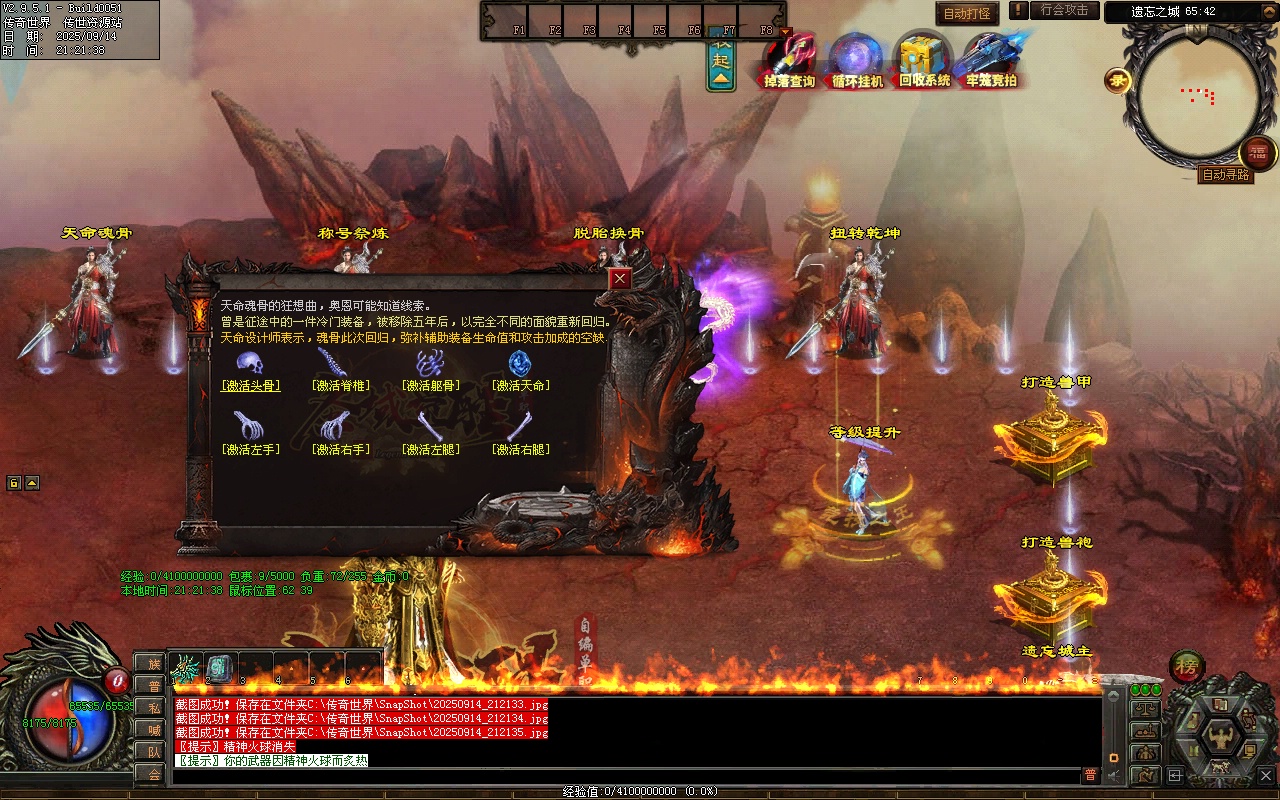This screenshot has width=1280, height=800.
Task: Open the 榜 ranking button
Action: [x=1187, y=667]
